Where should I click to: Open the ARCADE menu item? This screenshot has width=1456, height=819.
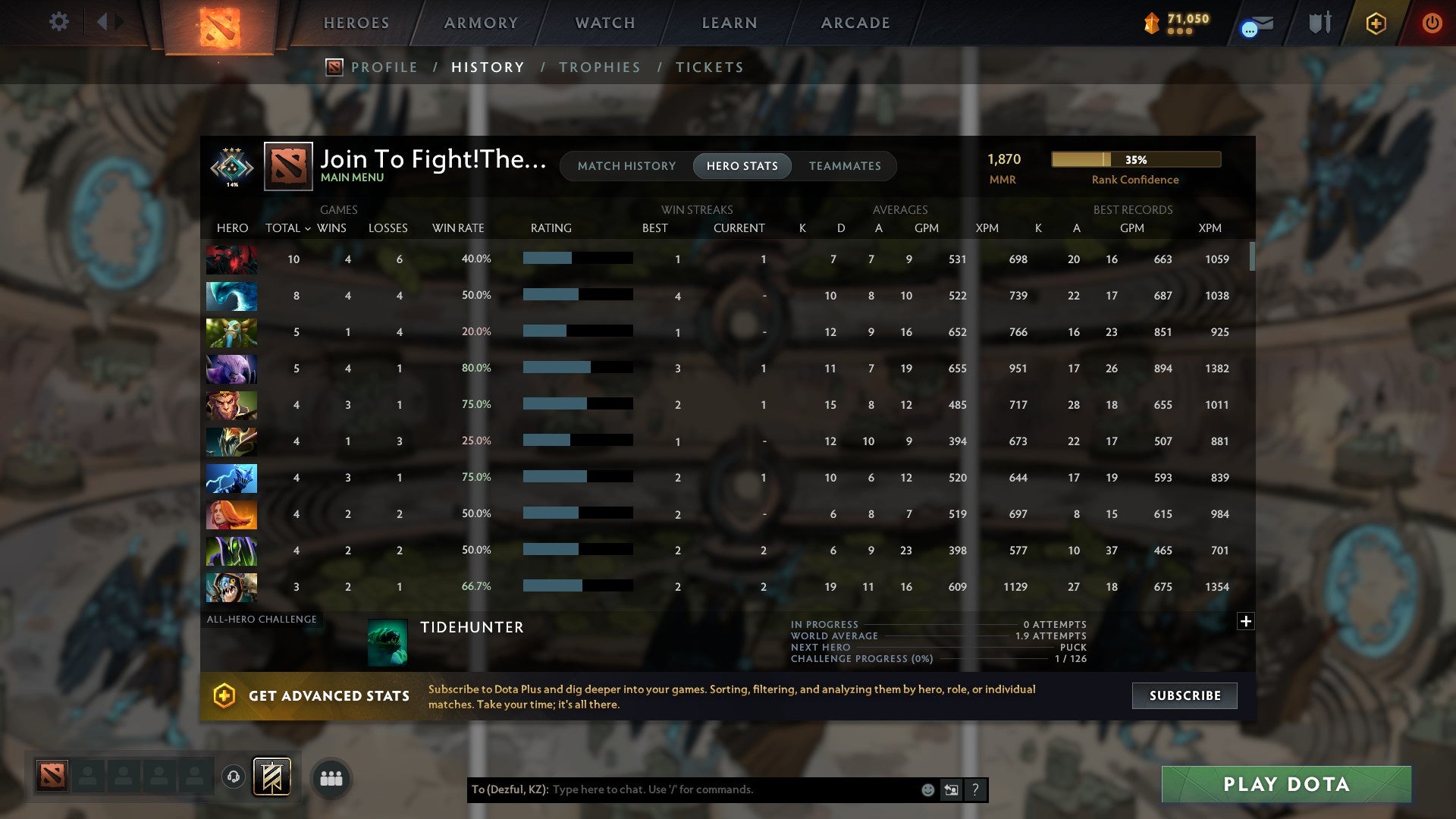pyautogui.click(x=855, y=23)
